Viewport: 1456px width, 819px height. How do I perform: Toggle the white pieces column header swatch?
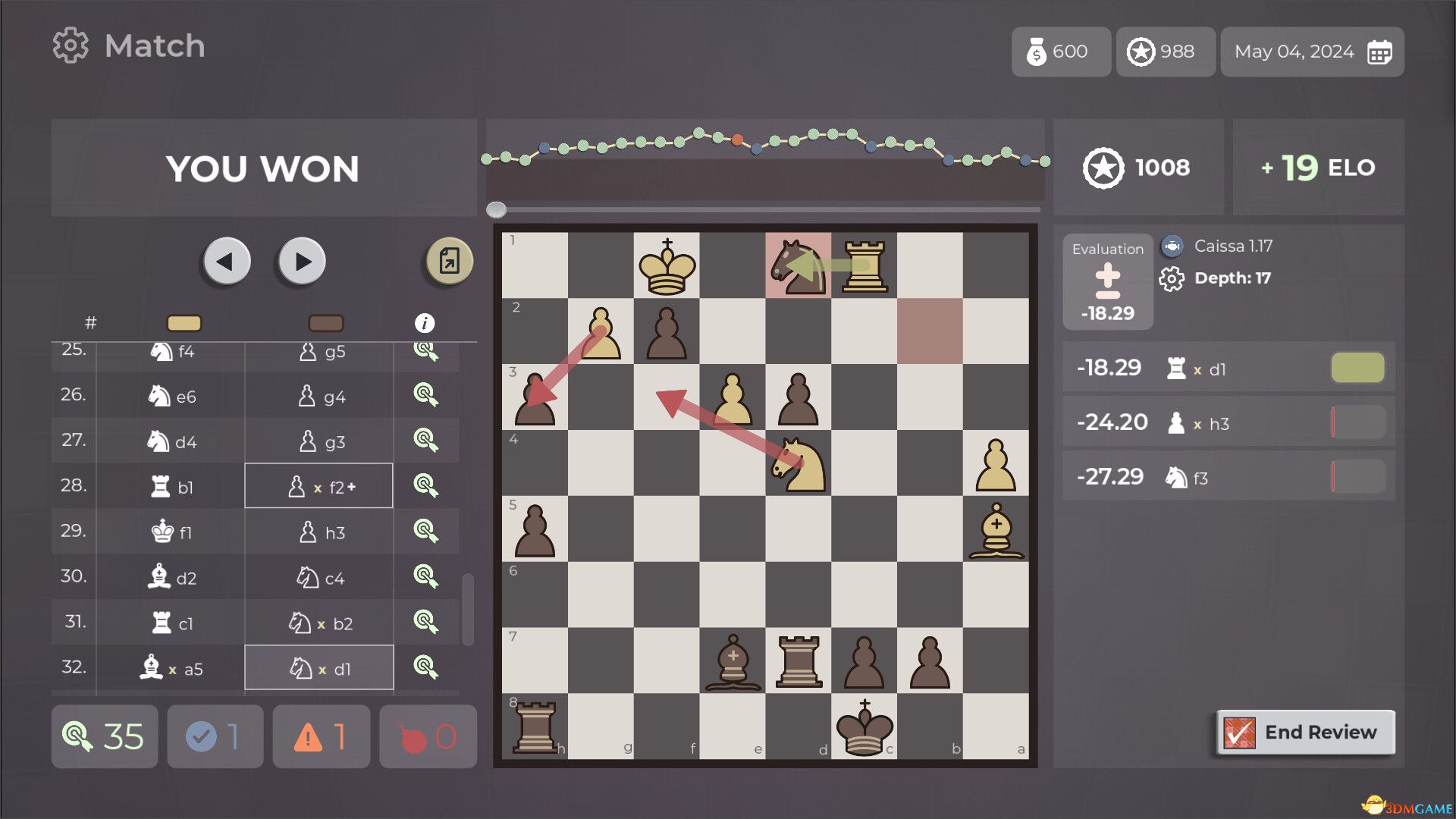pyautogui.click(x=184, y=322)
